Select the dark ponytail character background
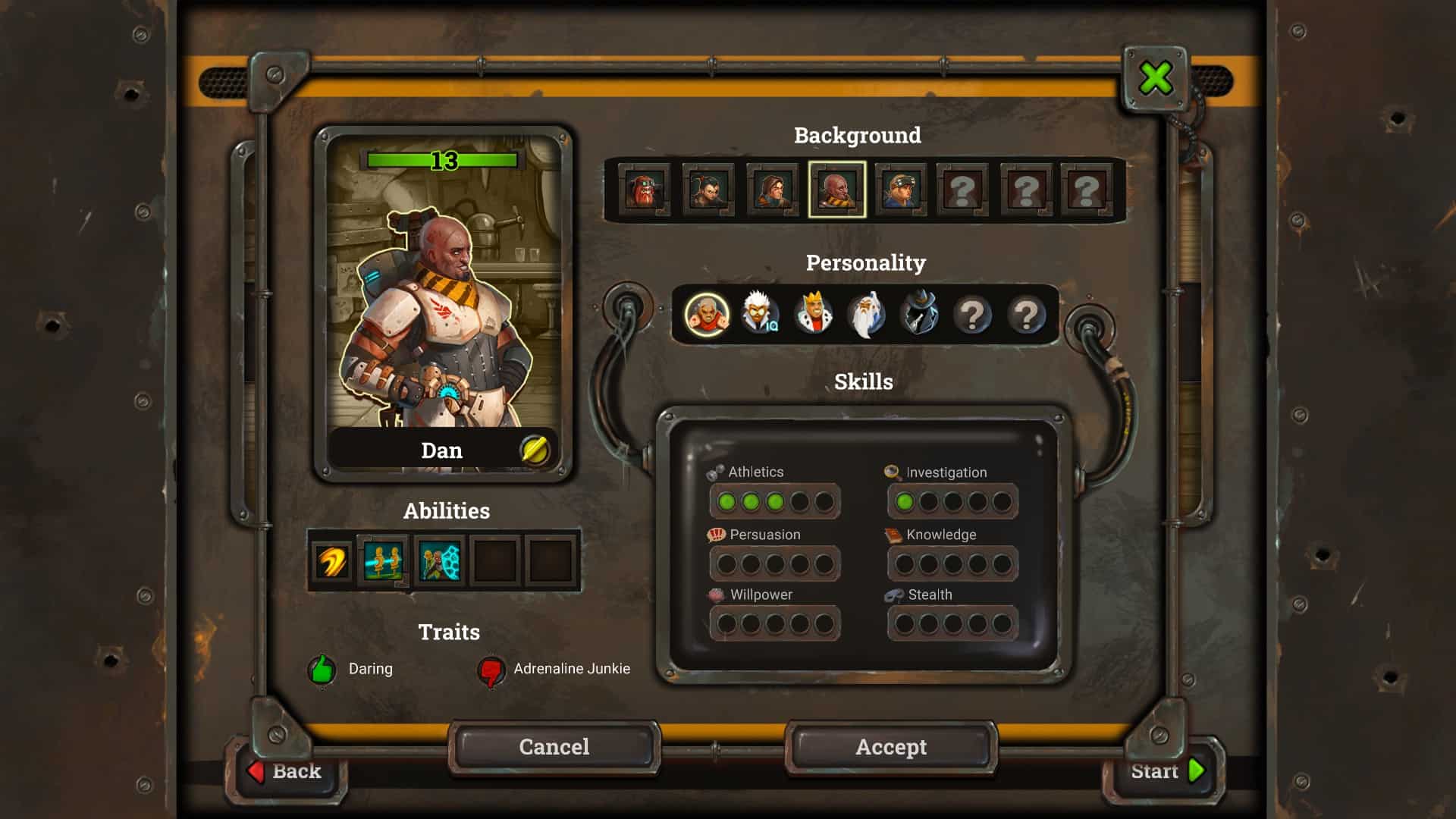1456x819 pixels. (708, 190)
